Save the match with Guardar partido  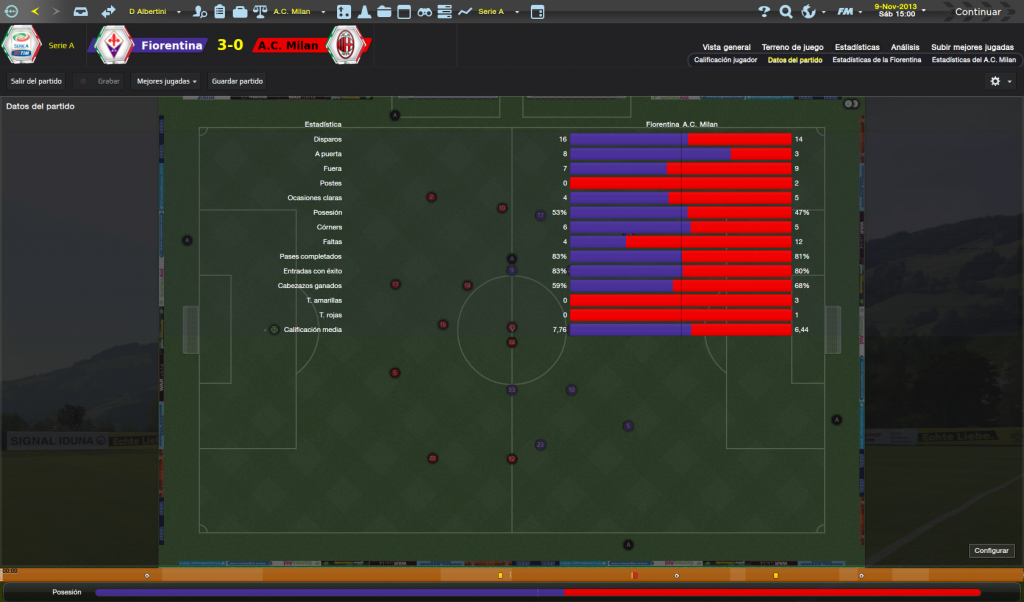pos(238,81)
